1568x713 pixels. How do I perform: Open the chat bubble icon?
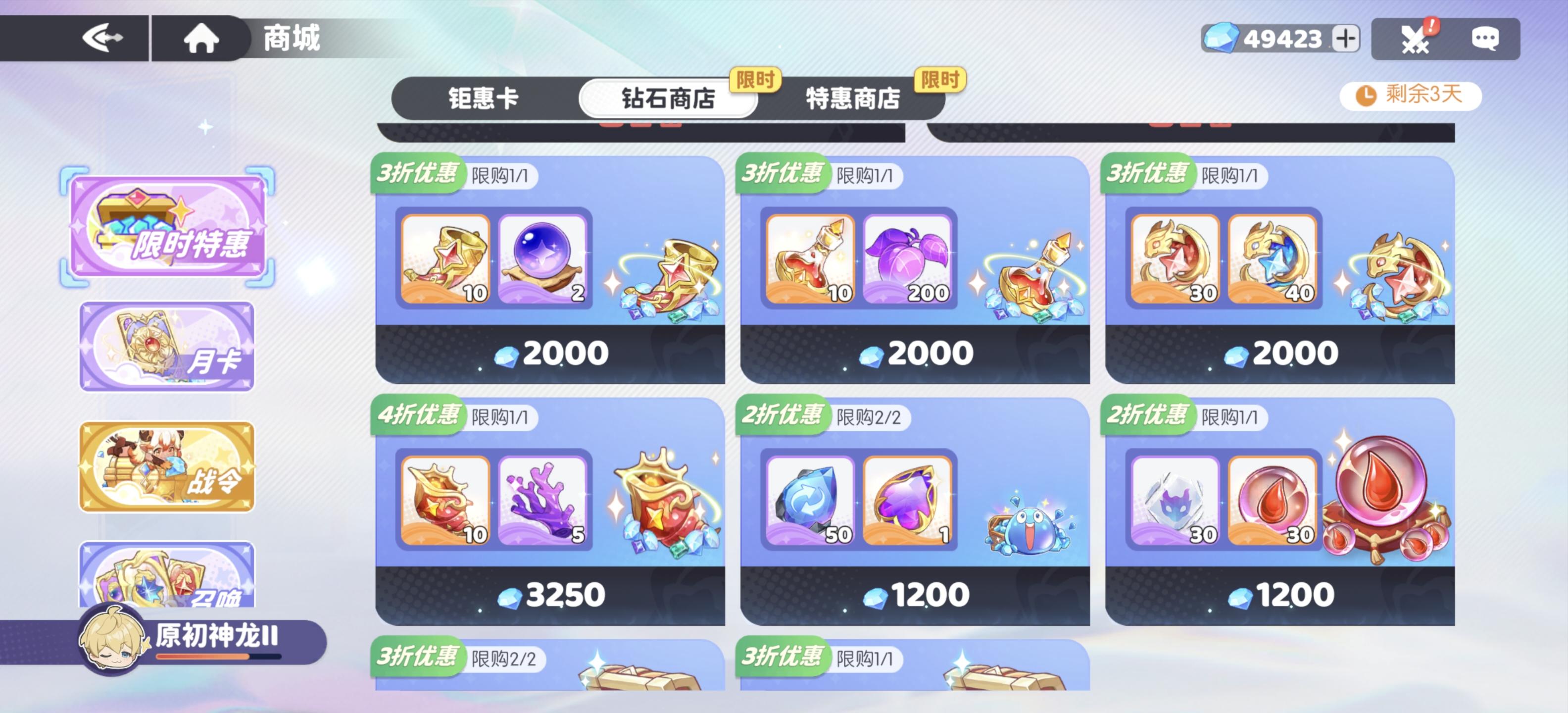(1491, 38)
